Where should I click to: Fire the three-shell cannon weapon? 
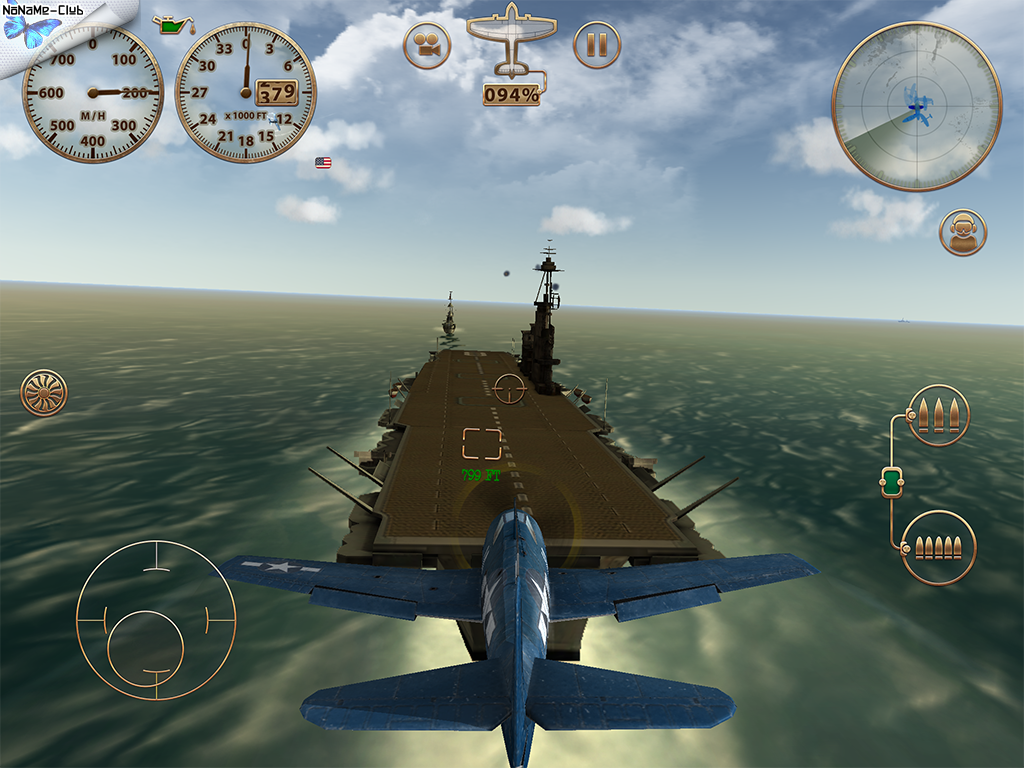coord(938,415)
